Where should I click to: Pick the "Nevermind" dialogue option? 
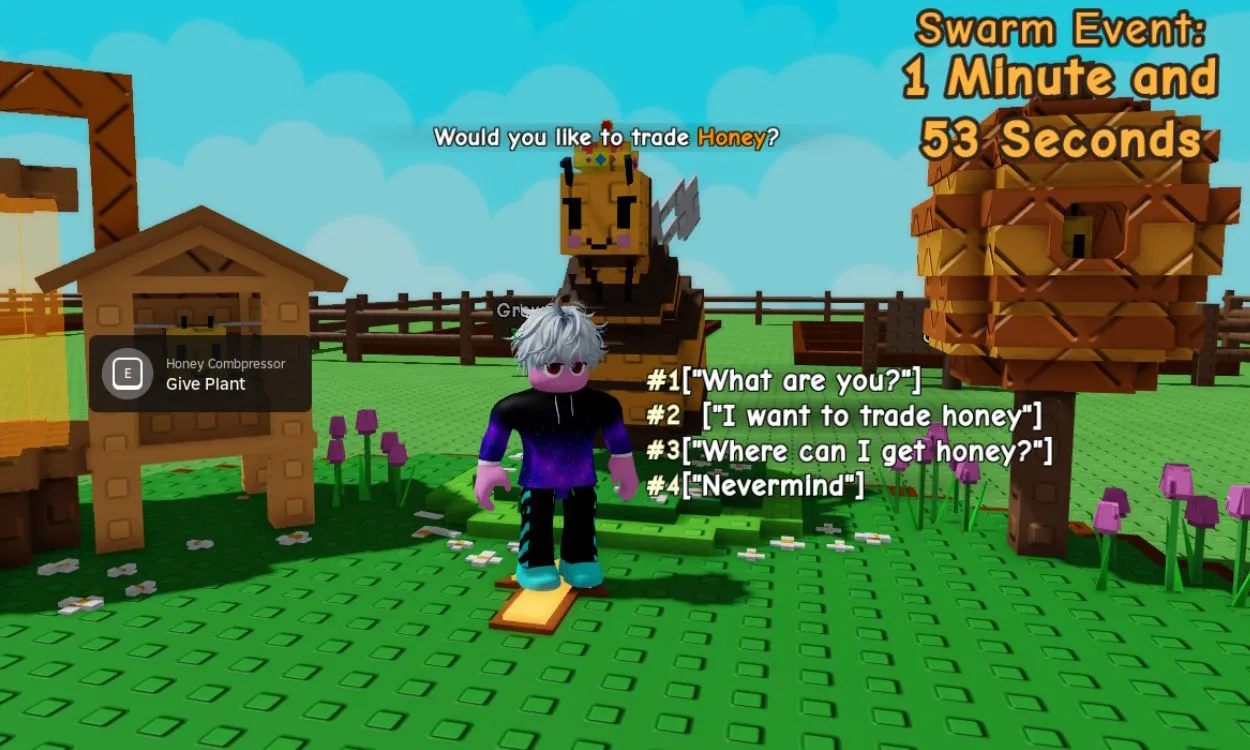[756, 487]
